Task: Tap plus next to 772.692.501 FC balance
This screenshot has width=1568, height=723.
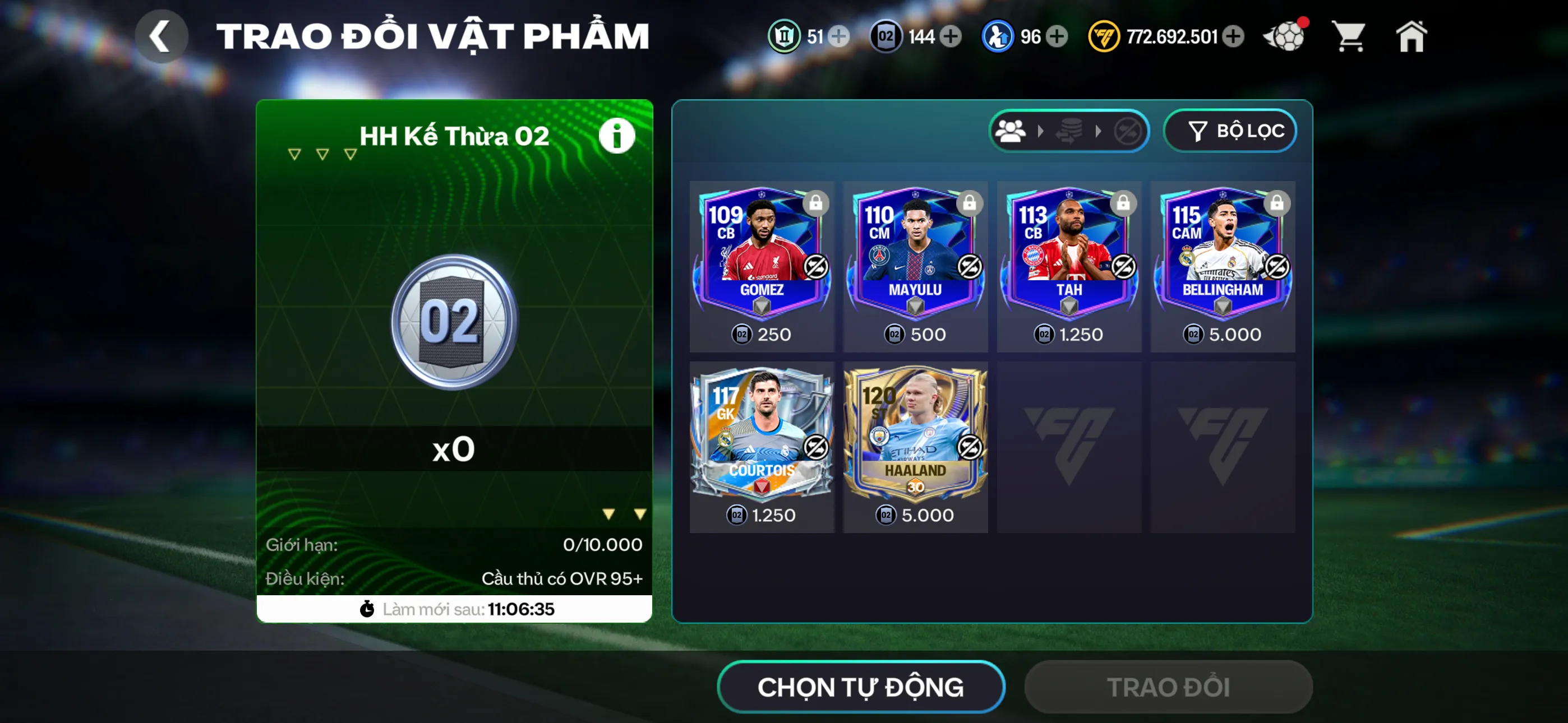Action: [x=1234, y=36]
